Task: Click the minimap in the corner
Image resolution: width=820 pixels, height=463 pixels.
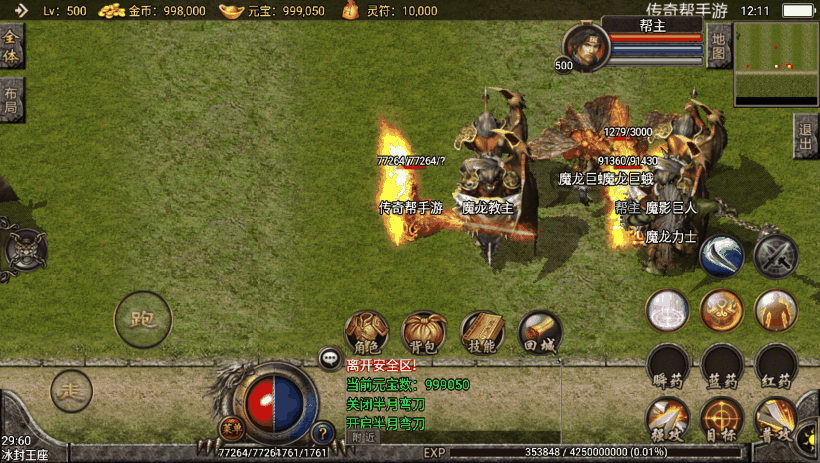Action: pos(776,65)
